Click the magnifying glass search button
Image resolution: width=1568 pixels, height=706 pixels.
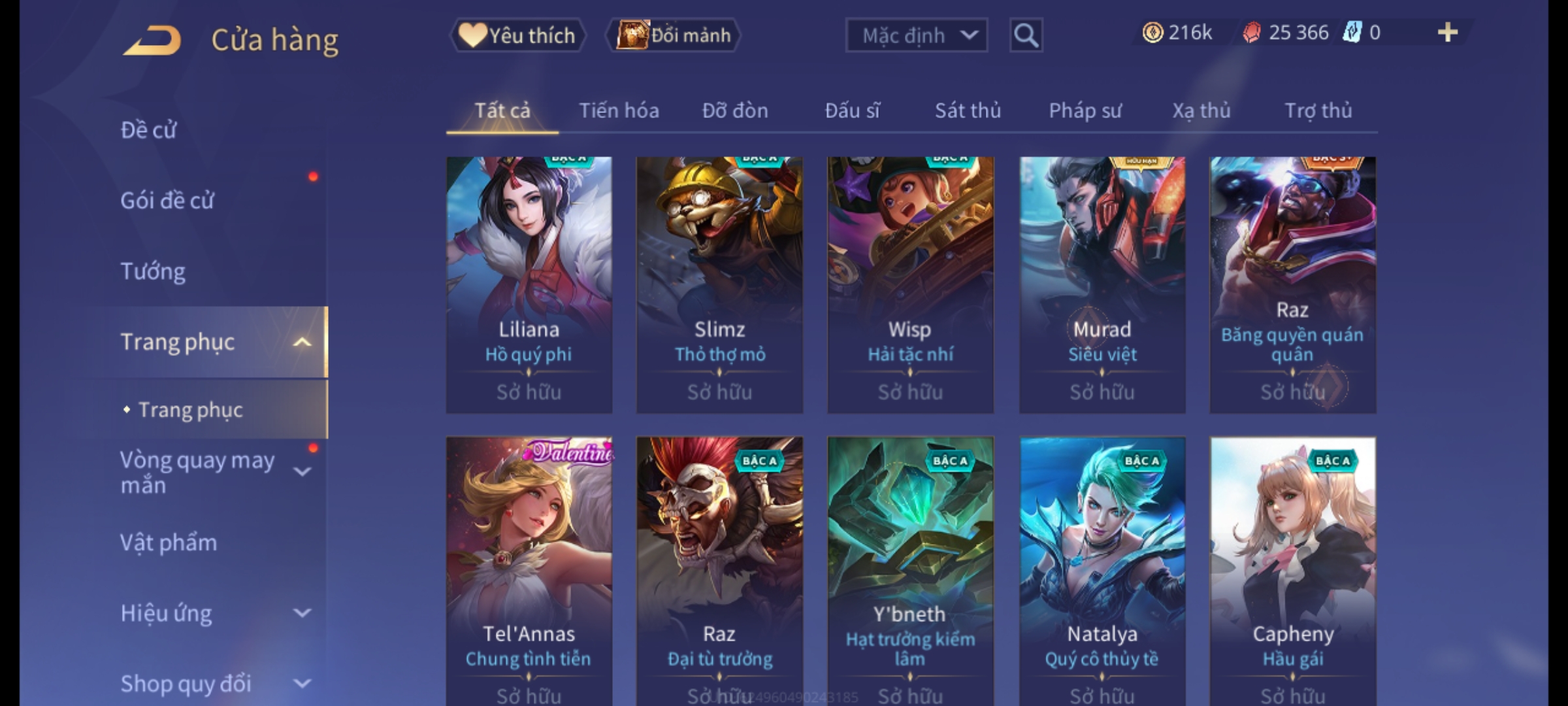[x=1026, y=35]
